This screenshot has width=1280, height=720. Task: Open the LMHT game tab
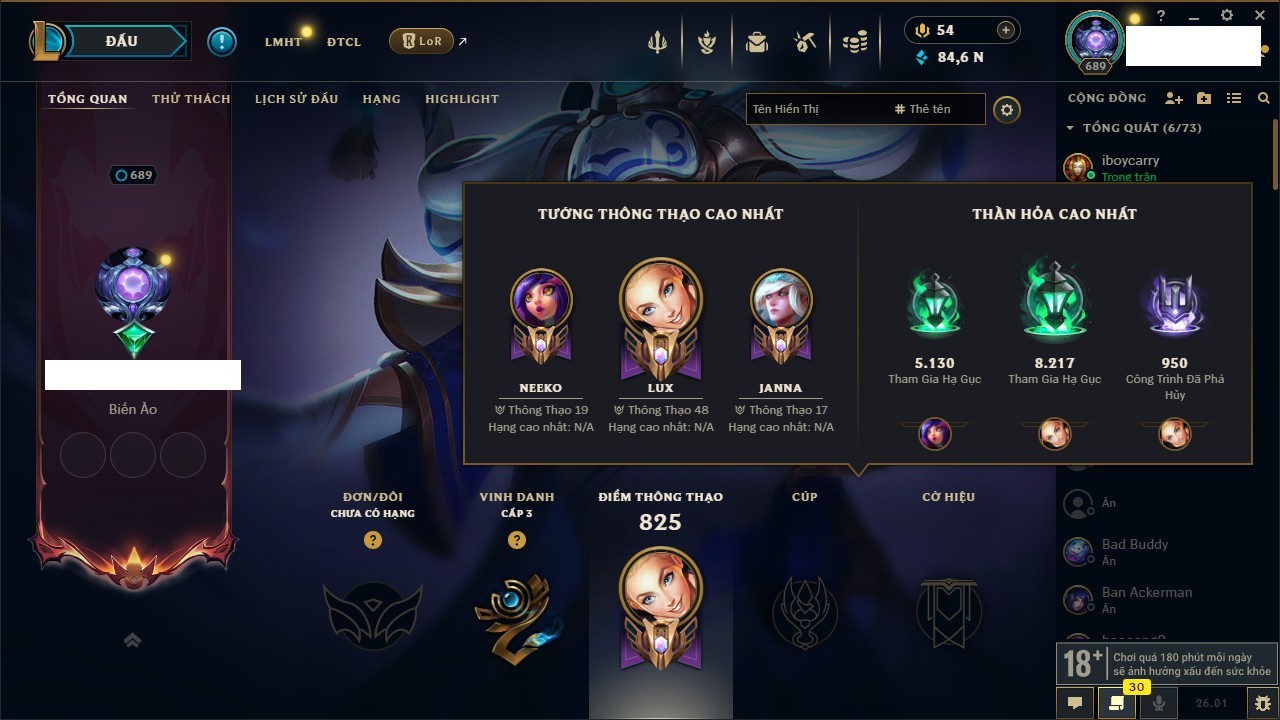click(x=283, y=42)
